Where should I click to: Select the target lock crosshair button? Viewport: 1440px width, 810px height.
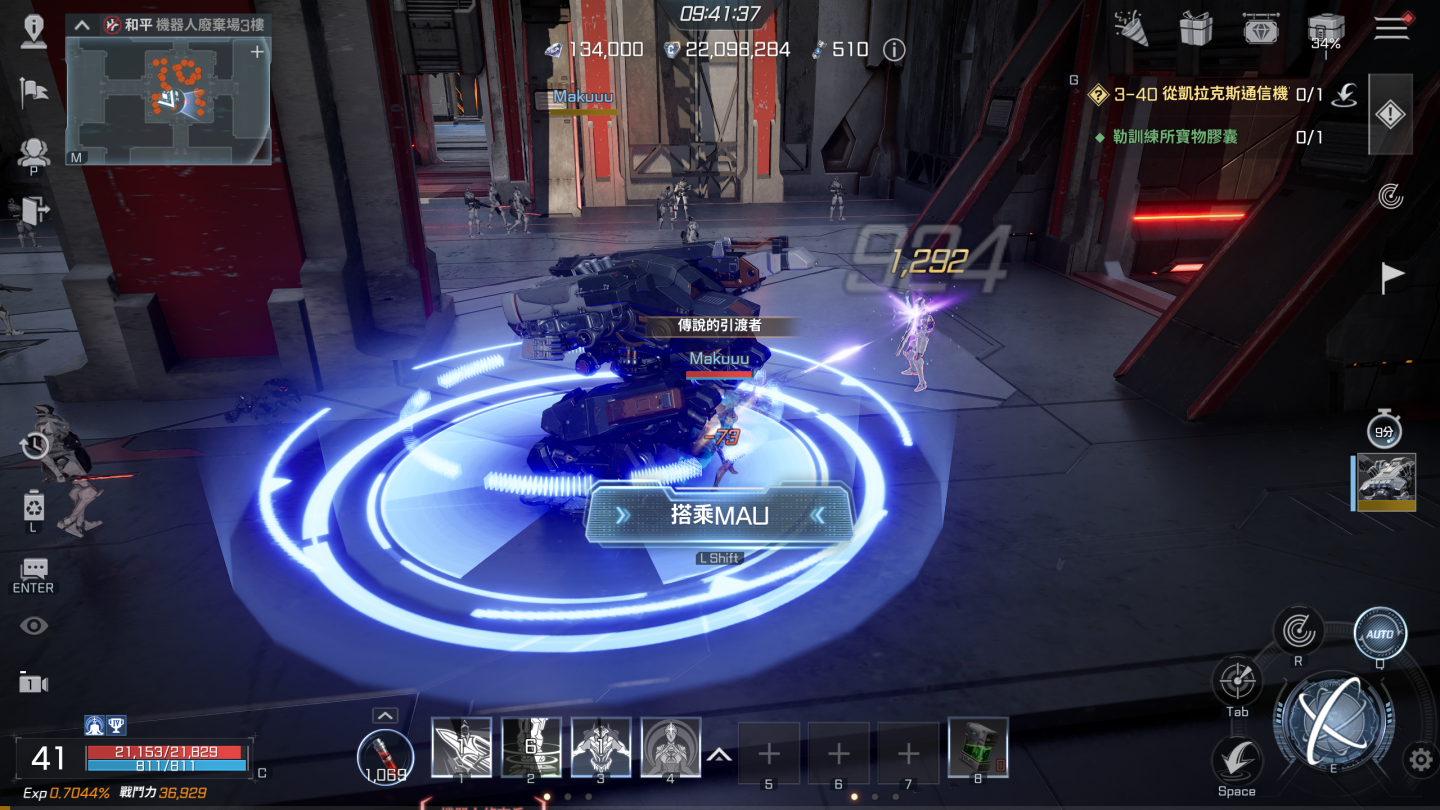1237,681
